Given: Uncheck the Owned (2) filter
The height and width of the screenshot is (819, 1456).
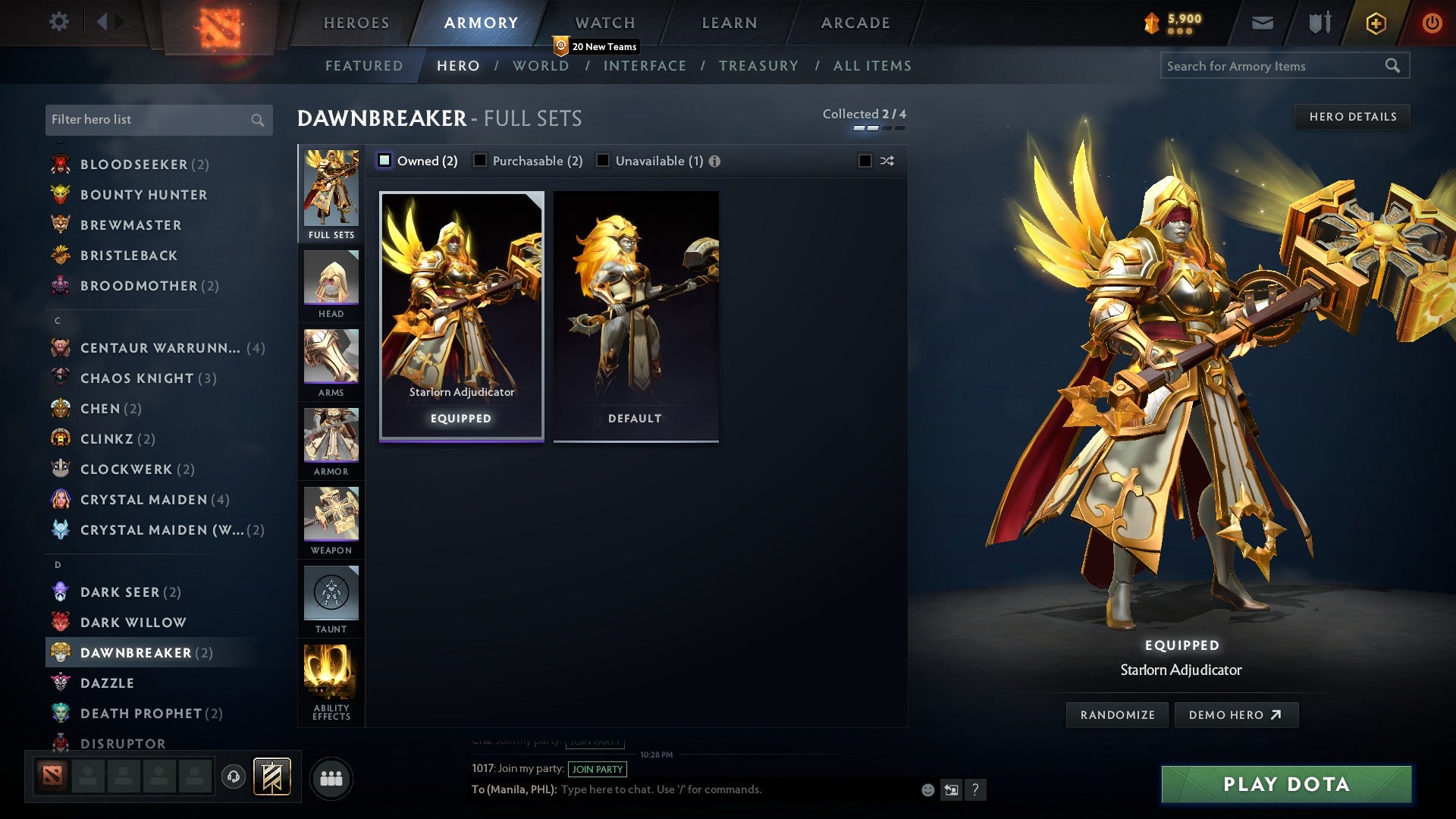Looking at the screenshot, I should tap(385, 161).
